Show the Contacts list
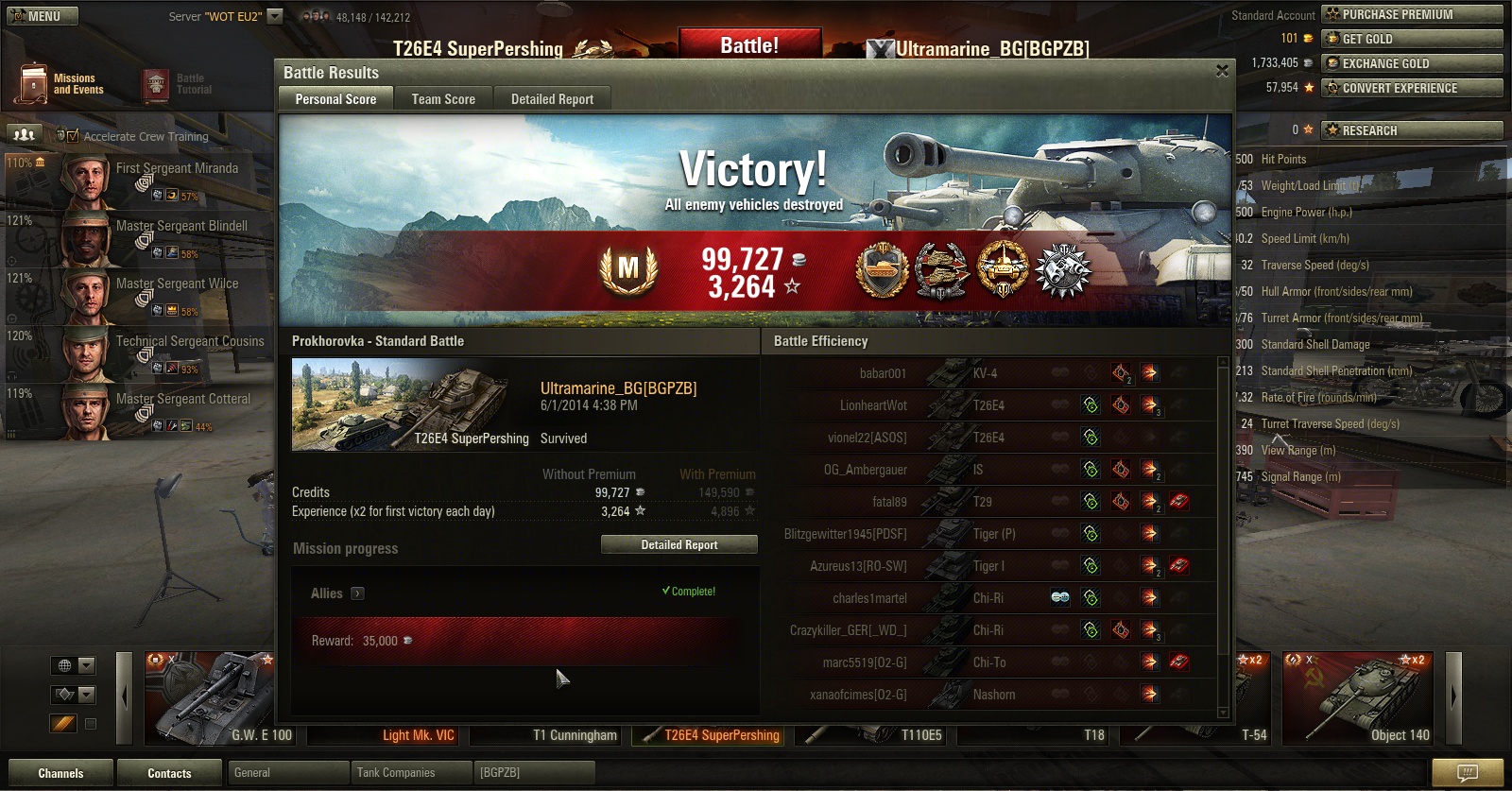This screenshot has height=791, width=1512. 169,773
